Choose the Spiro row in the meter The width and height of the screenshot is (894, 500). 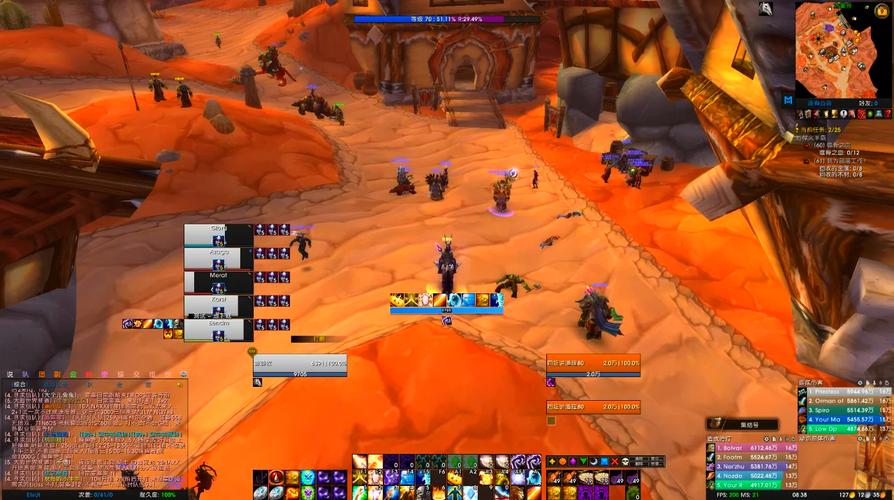842,410
